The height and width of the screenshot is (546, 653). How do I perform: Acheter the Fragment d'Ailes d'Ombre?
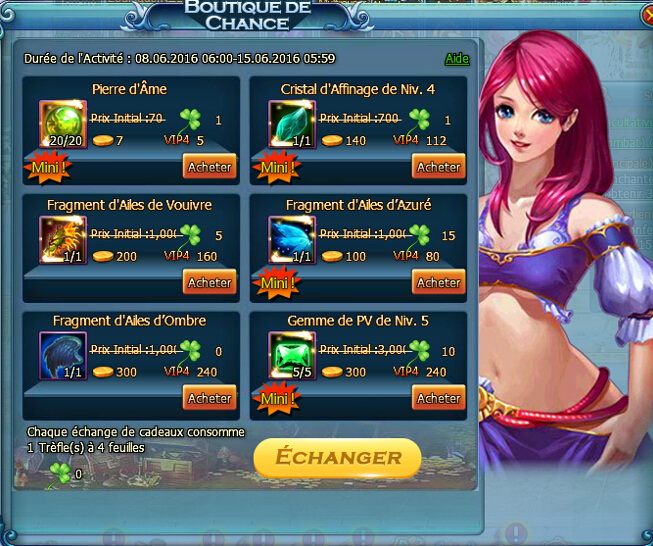click(209, 399)
